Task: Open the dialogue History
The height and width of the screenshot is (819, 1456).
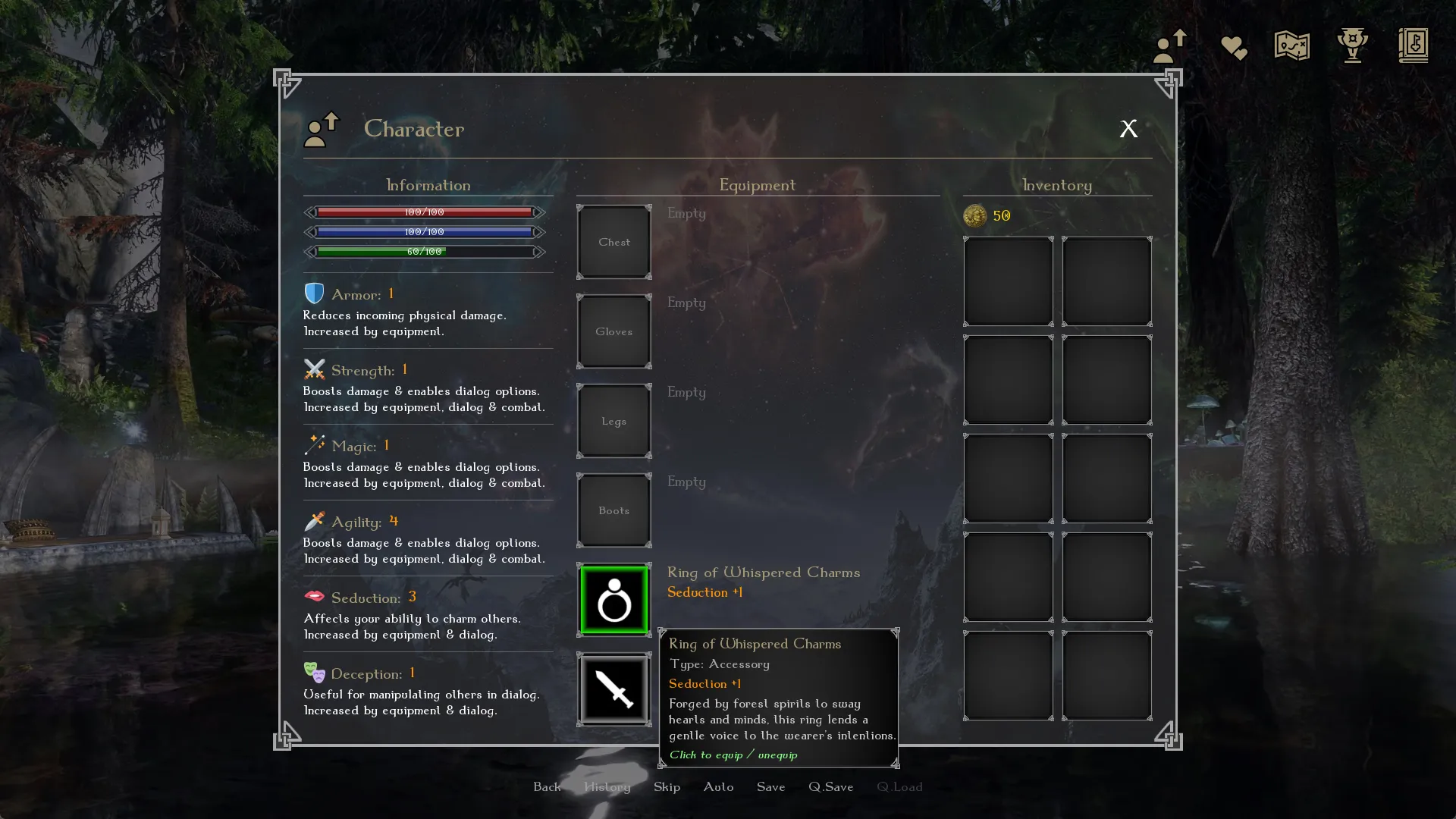Action: 607,787
